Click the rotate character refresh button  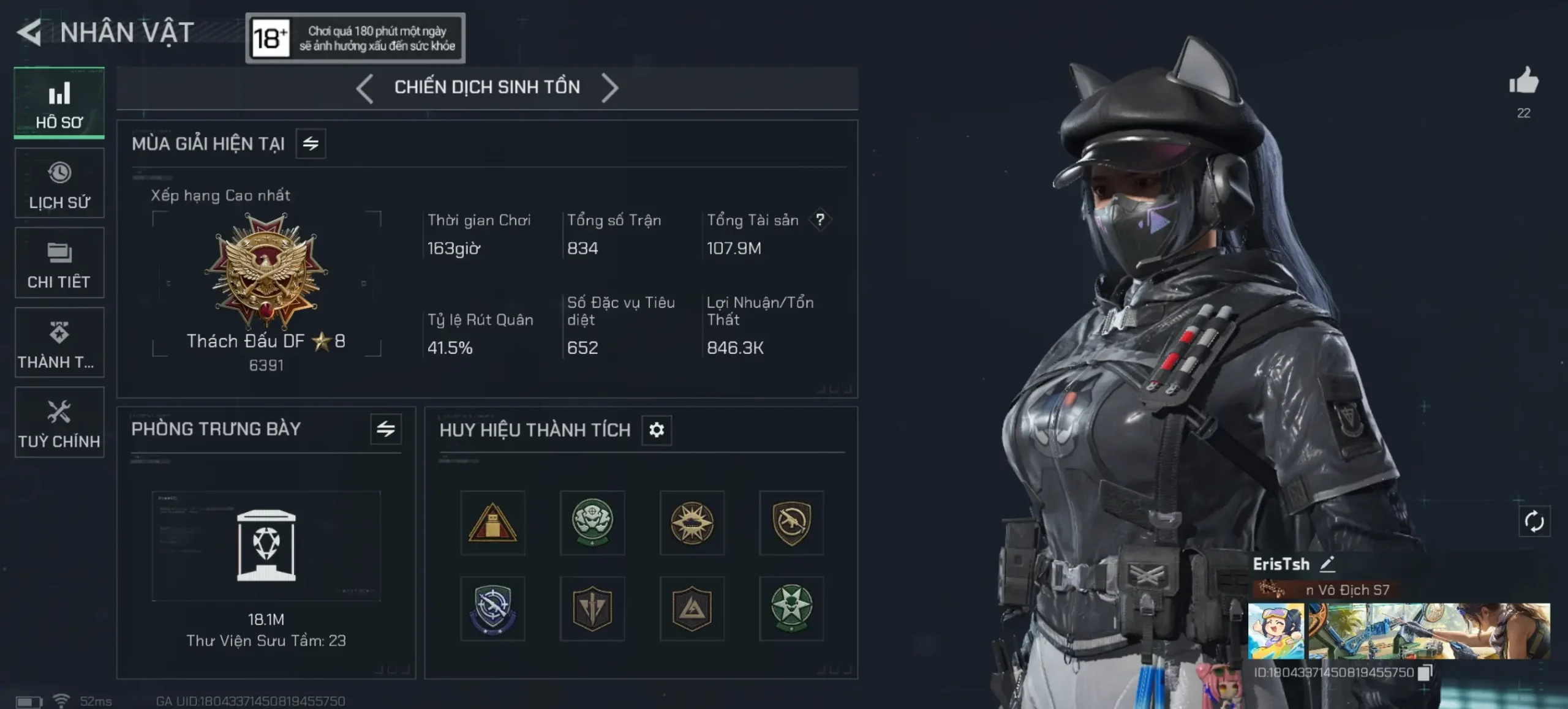[x=1534, y=522]
